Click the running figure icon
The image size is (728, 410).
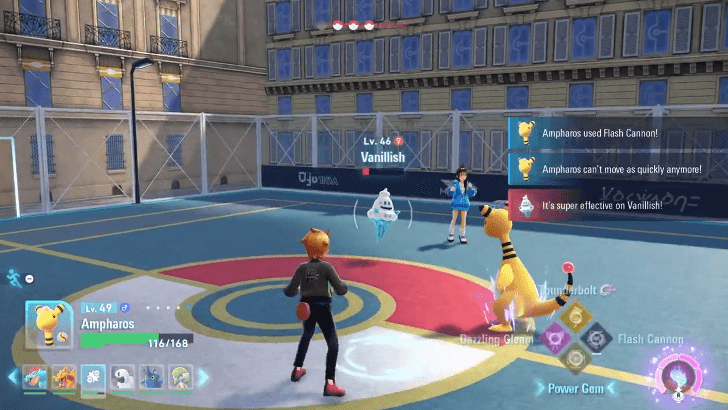[14, 277]
